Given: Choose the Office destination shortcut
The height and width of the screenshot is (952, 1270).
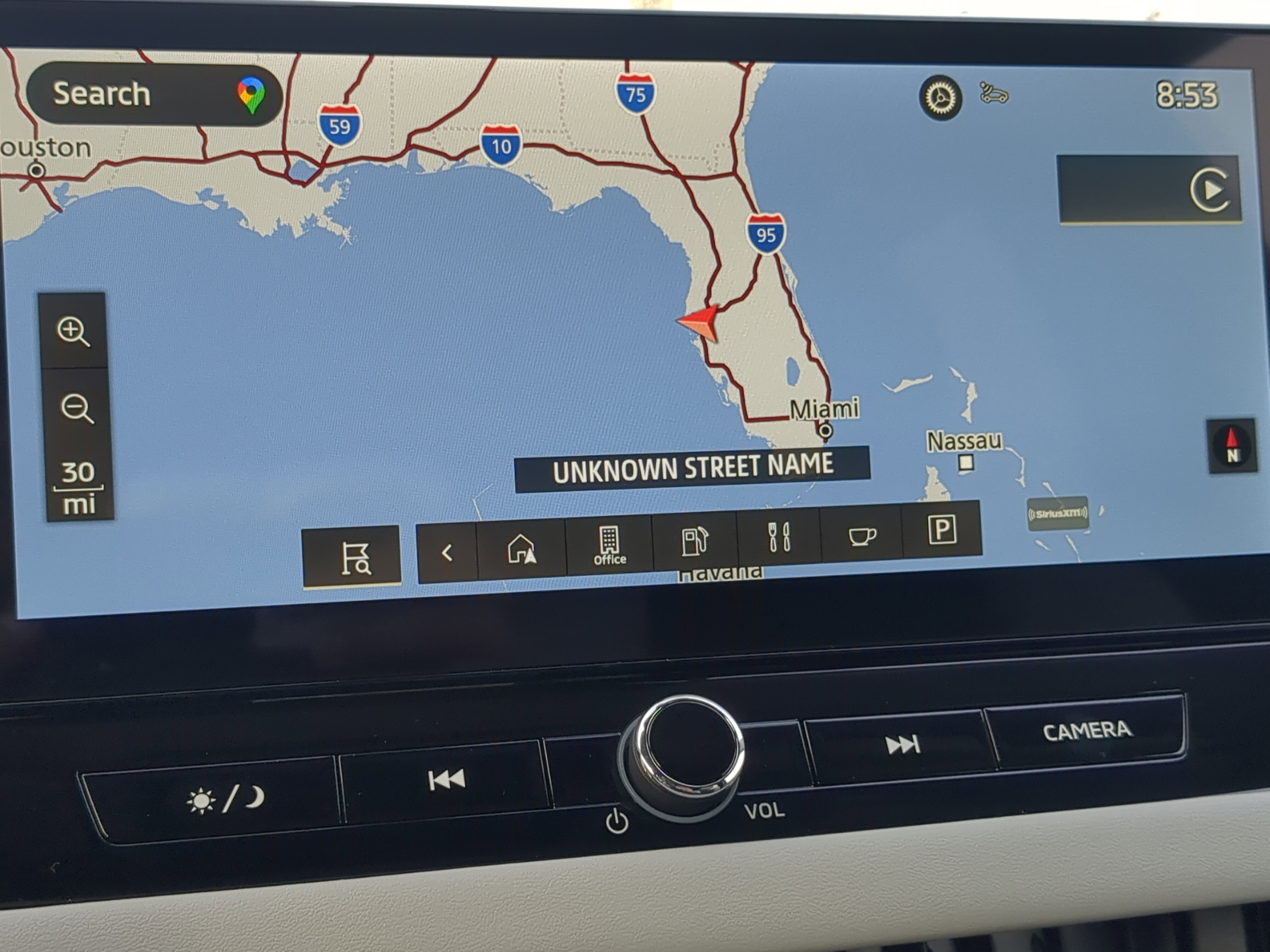Looking at the screenshot, I should pos(609,545).
